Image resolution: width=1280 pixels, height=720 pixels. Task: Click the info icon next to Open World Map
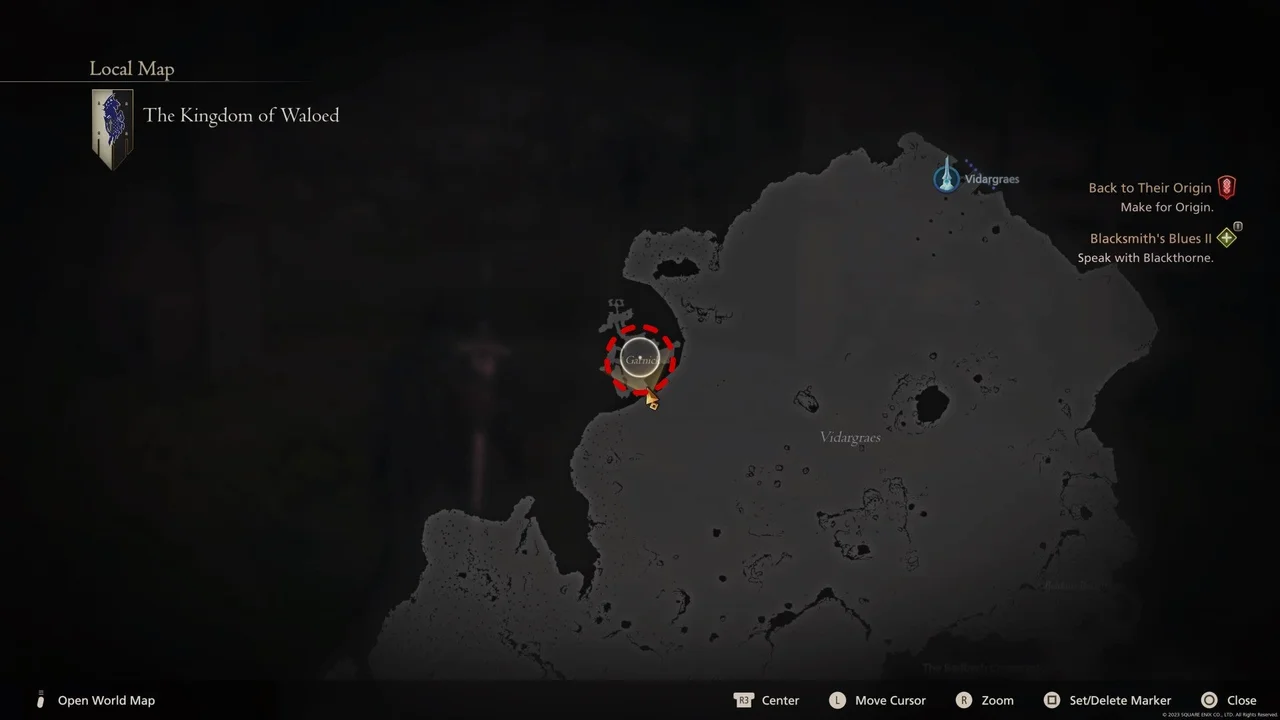(x=40, y=700)
